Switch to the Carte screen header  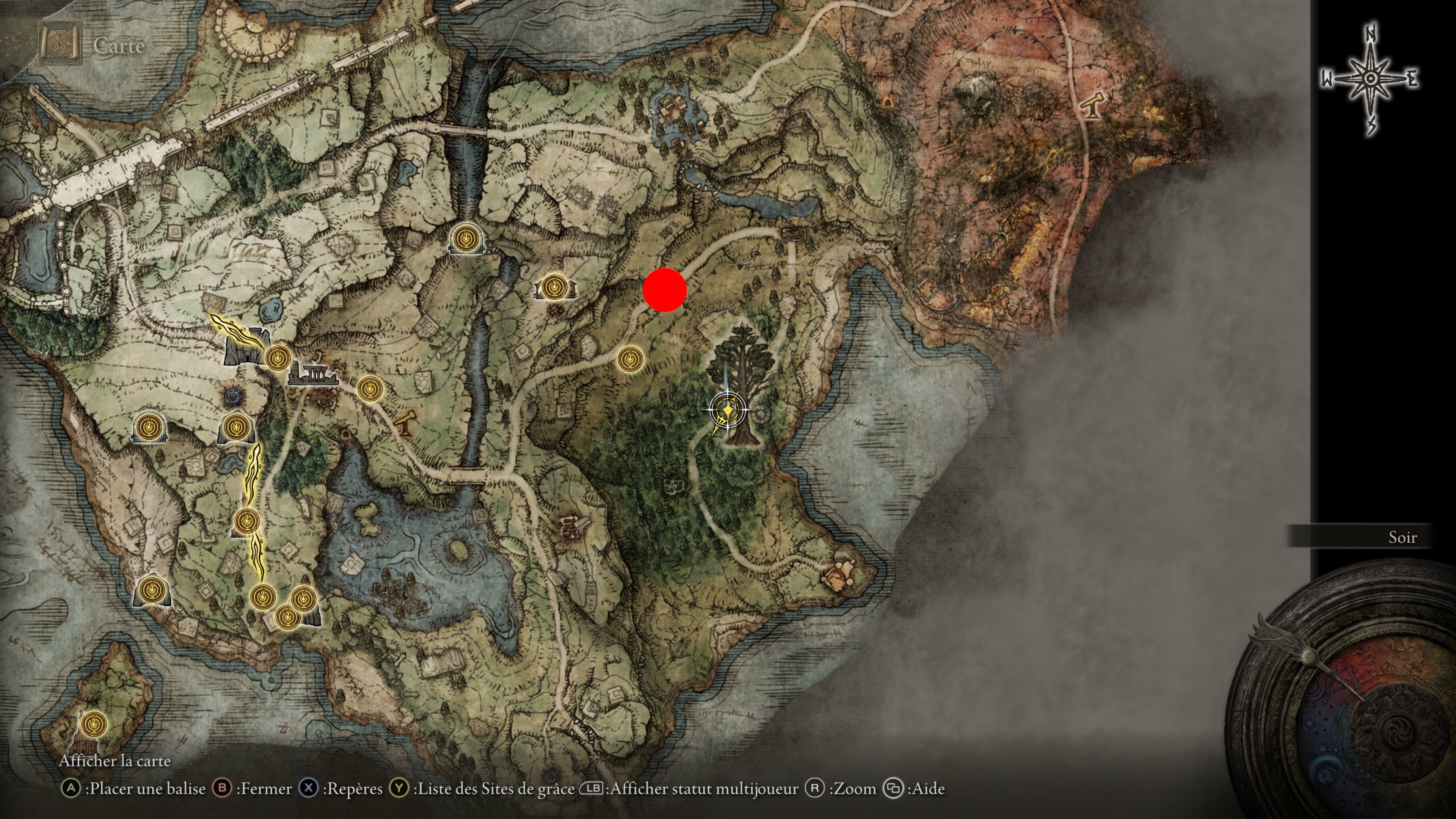tap(119, 45)
